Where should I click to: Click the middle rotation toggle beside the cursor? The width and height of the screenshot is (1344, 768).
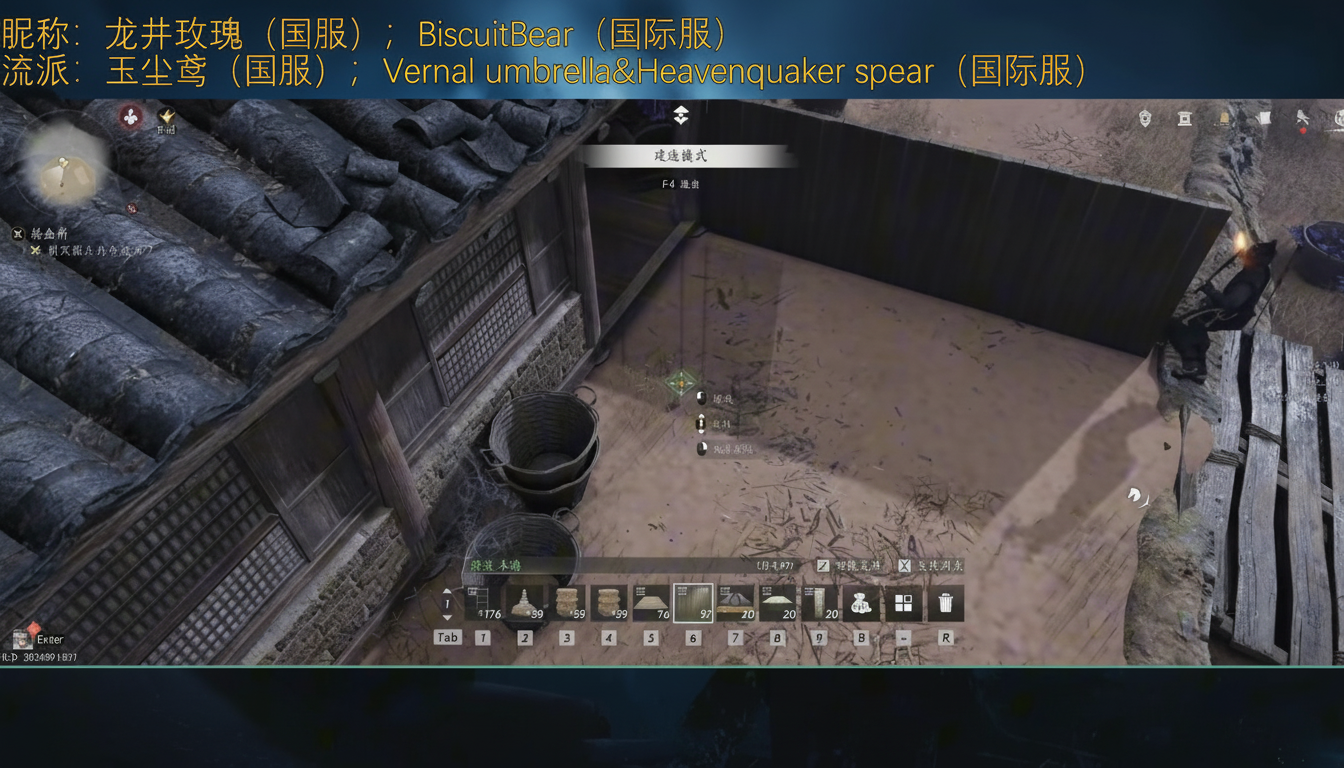(x=703, y=424)
